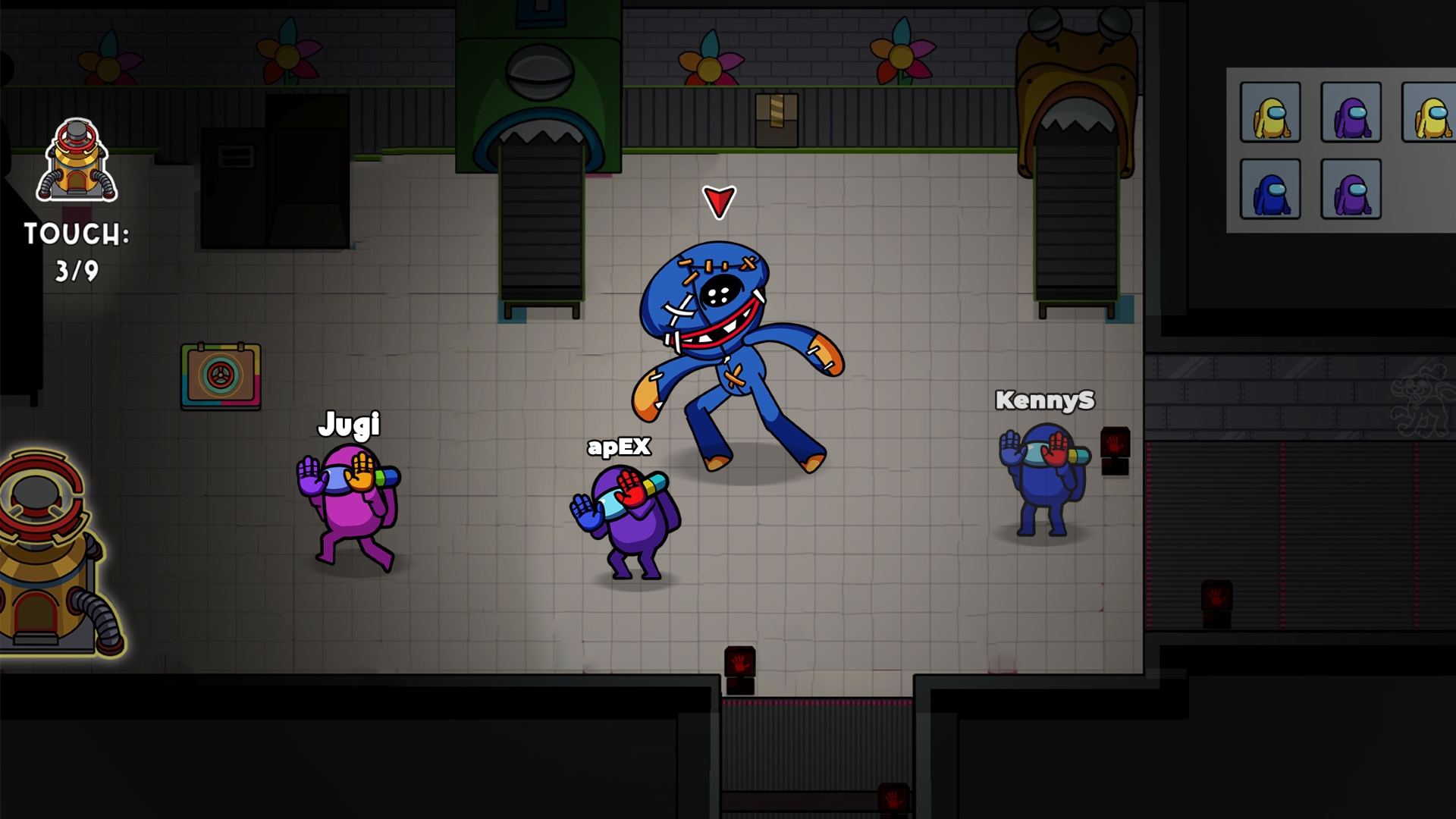Click the apEX name label
The width and height of the screenshot is (1456, 819).
pos(620,449)
